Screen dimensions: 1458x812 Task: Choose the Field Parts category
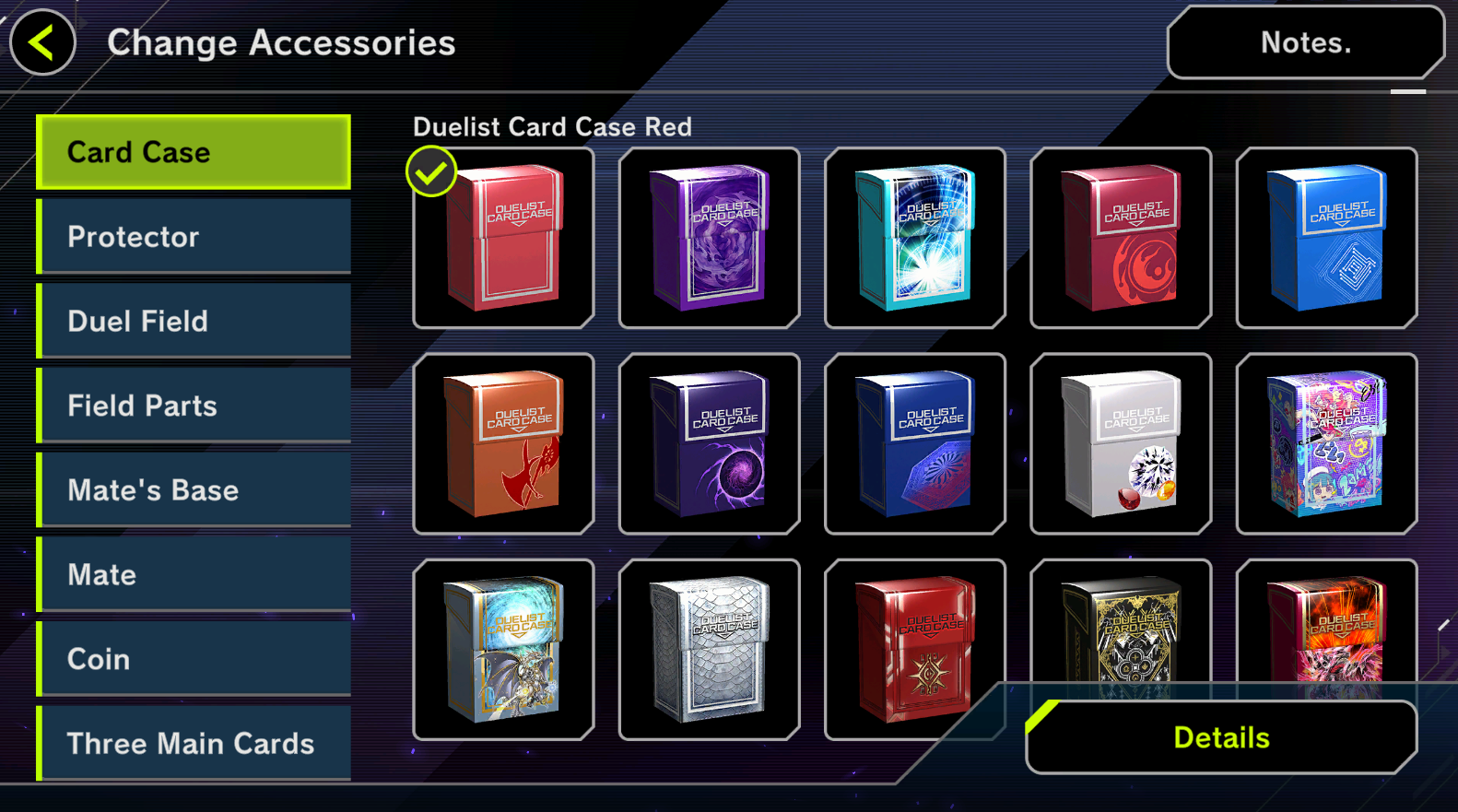click(194, 406)
